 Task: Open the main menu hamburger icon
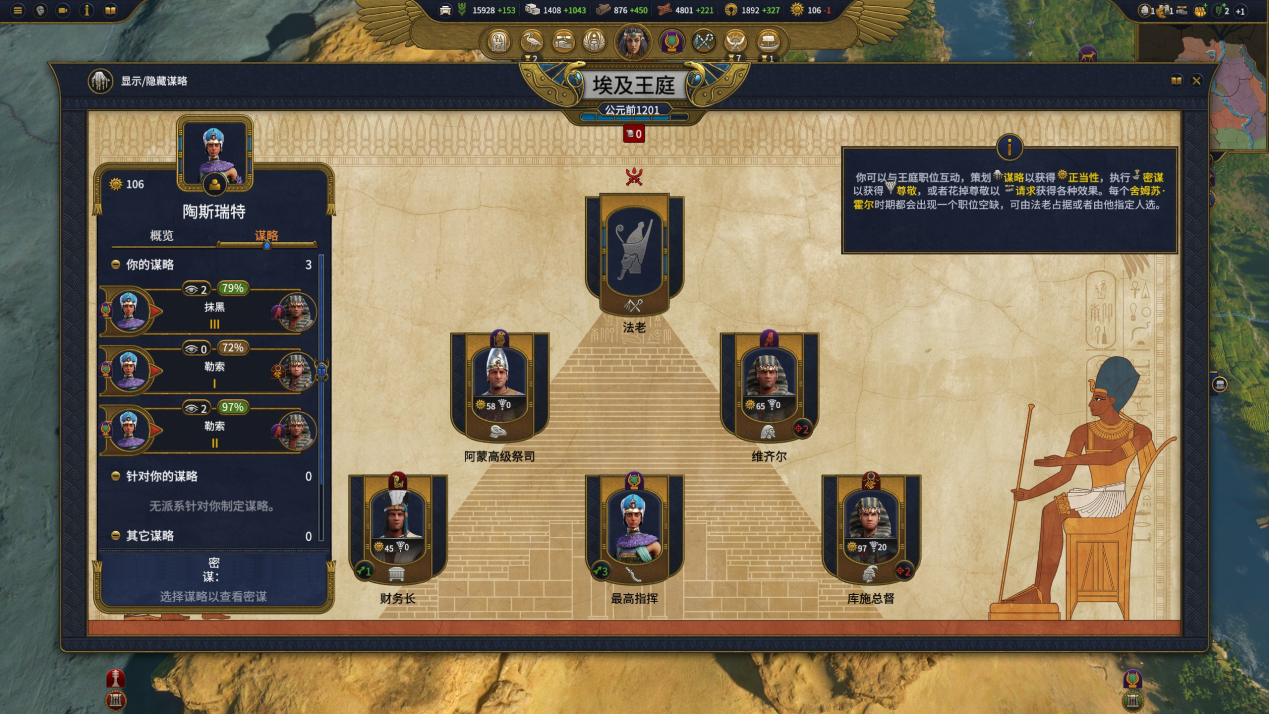pos(17,10)
